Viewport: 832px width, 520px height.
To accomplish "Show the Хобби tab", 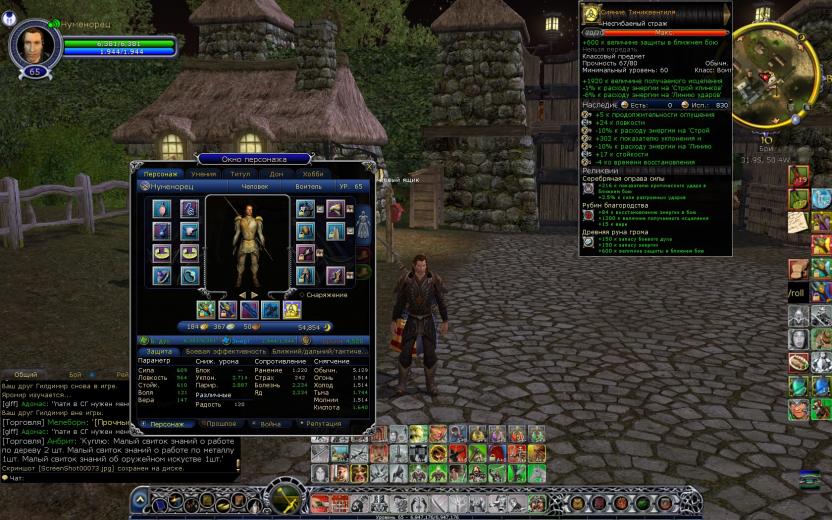I will click(313, 173).
